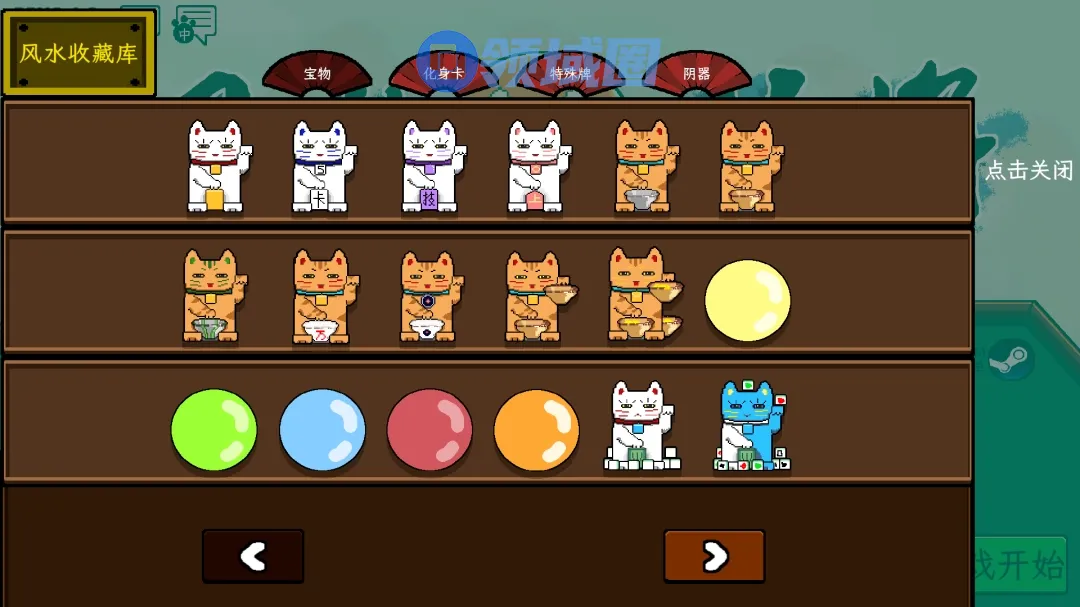This screenshot has height=607, width=1080.
Task: Pick the red orb
Action: pos(429,430)
